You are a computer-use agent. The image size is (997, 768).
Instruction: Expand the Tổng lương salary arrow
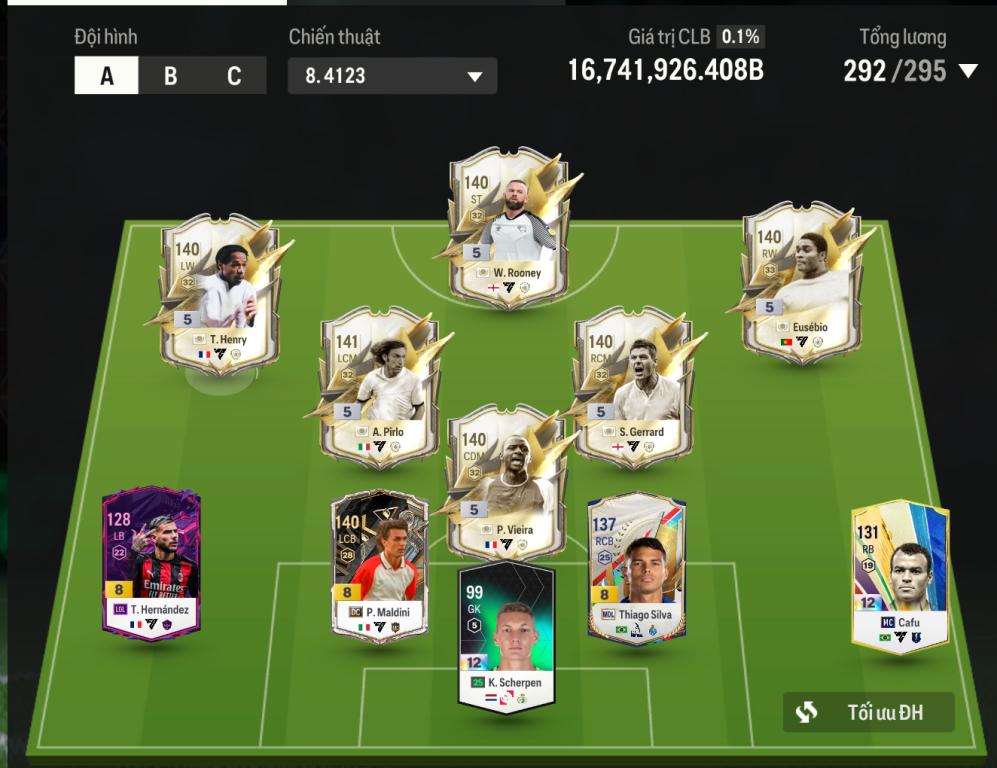[x=968, y=71]
